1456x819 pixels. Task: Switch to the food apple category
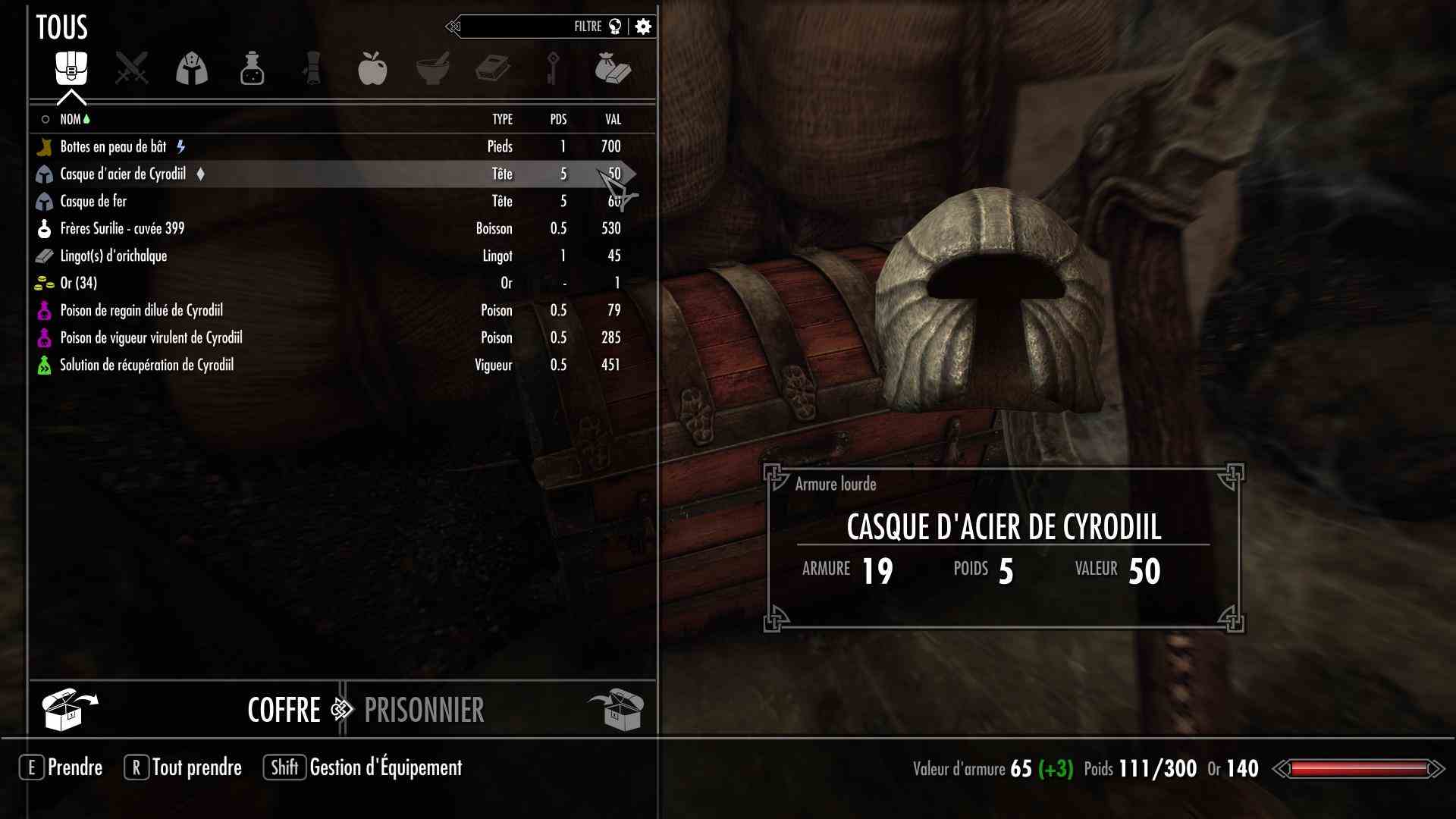point(372,69)
